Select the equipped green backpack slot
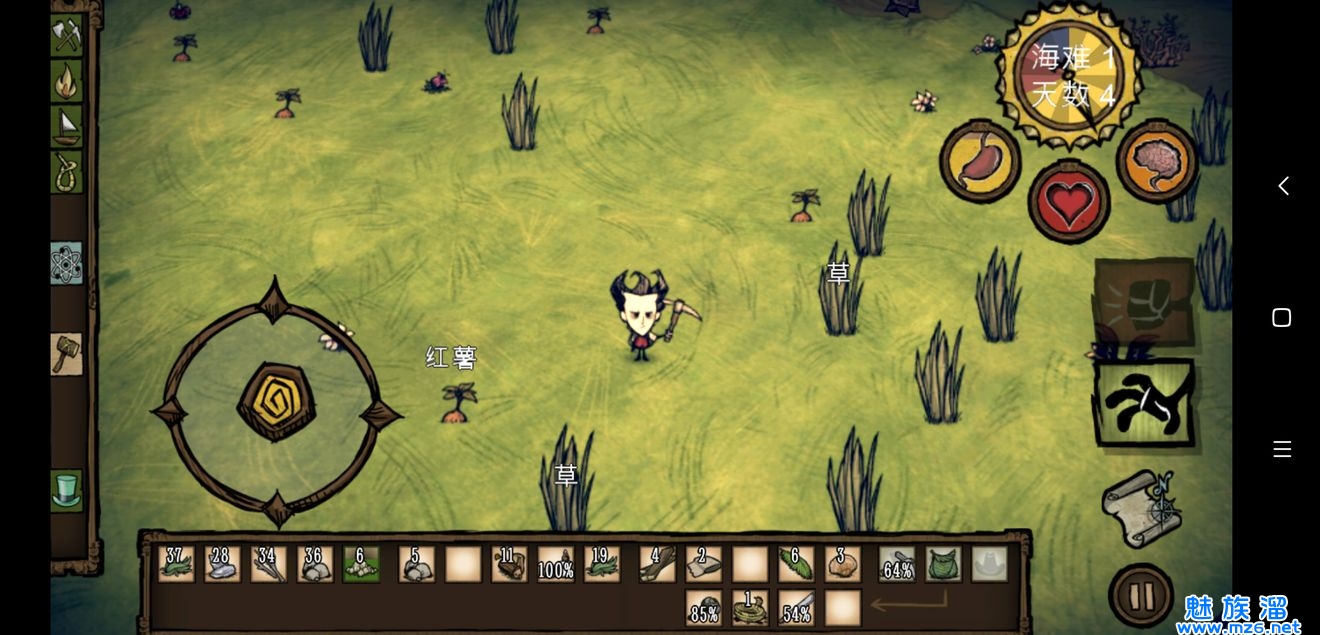Viewport: 1320px width, 635px height. [x=943, y=564]
